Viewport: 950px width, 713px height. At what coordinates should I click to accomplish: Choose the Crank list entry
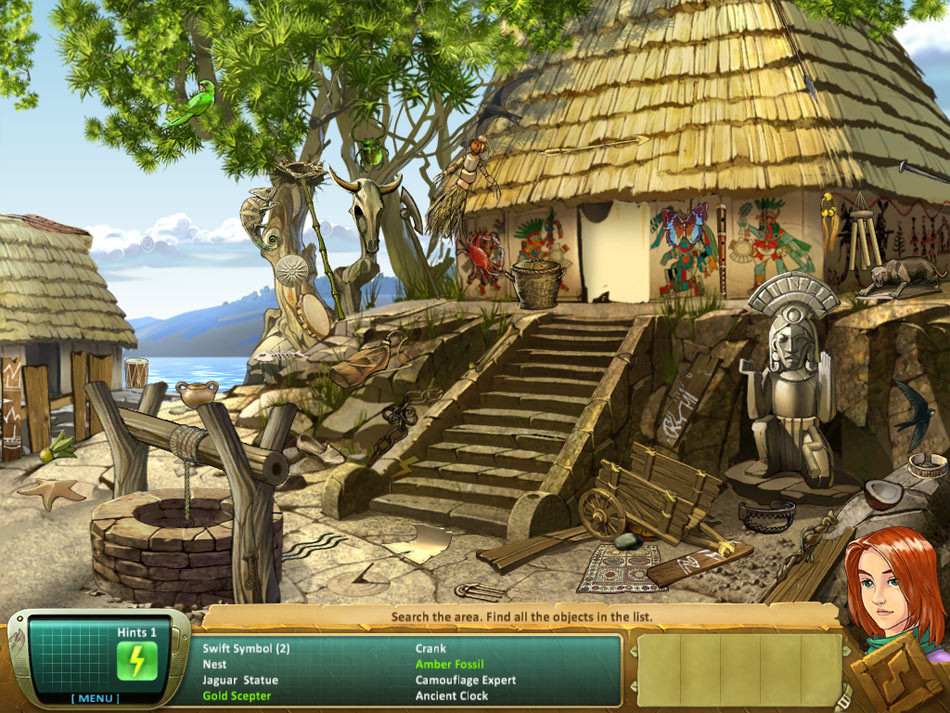(430, 648)
